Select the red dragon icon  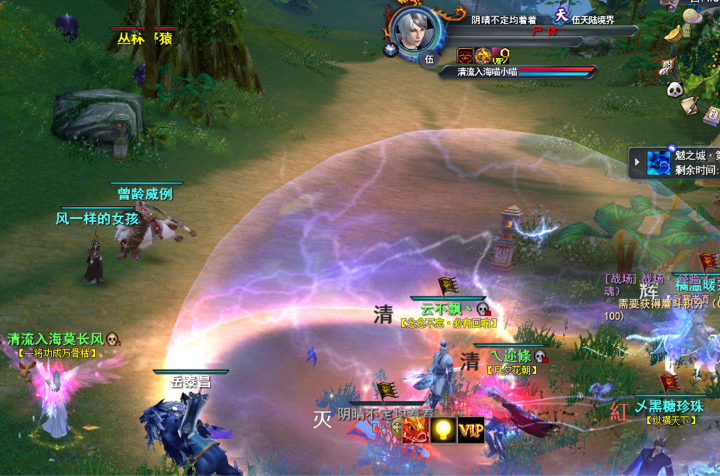coord(414,430)
